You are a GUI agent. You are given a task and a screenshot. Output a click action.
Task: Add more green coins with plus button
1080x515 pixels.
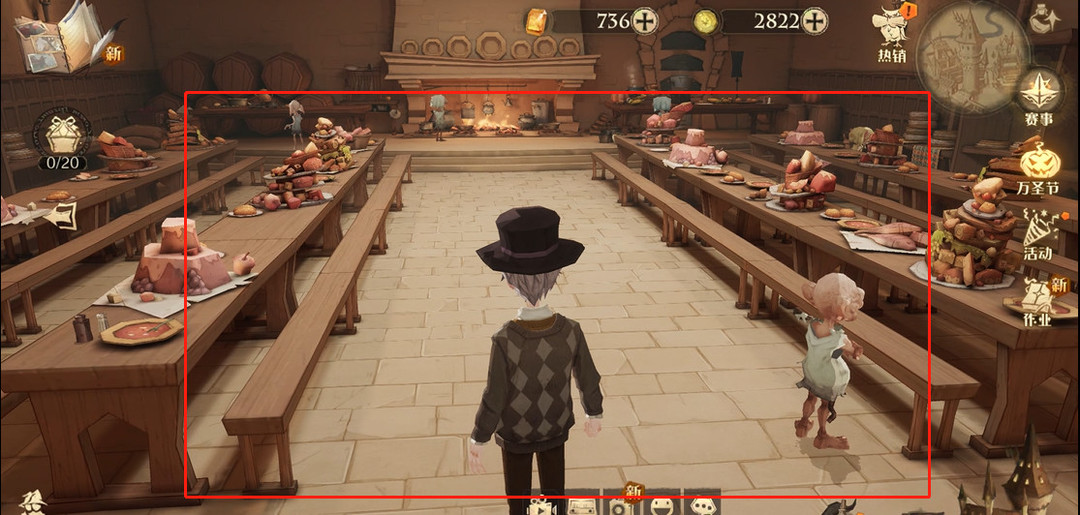coord(815,20)
